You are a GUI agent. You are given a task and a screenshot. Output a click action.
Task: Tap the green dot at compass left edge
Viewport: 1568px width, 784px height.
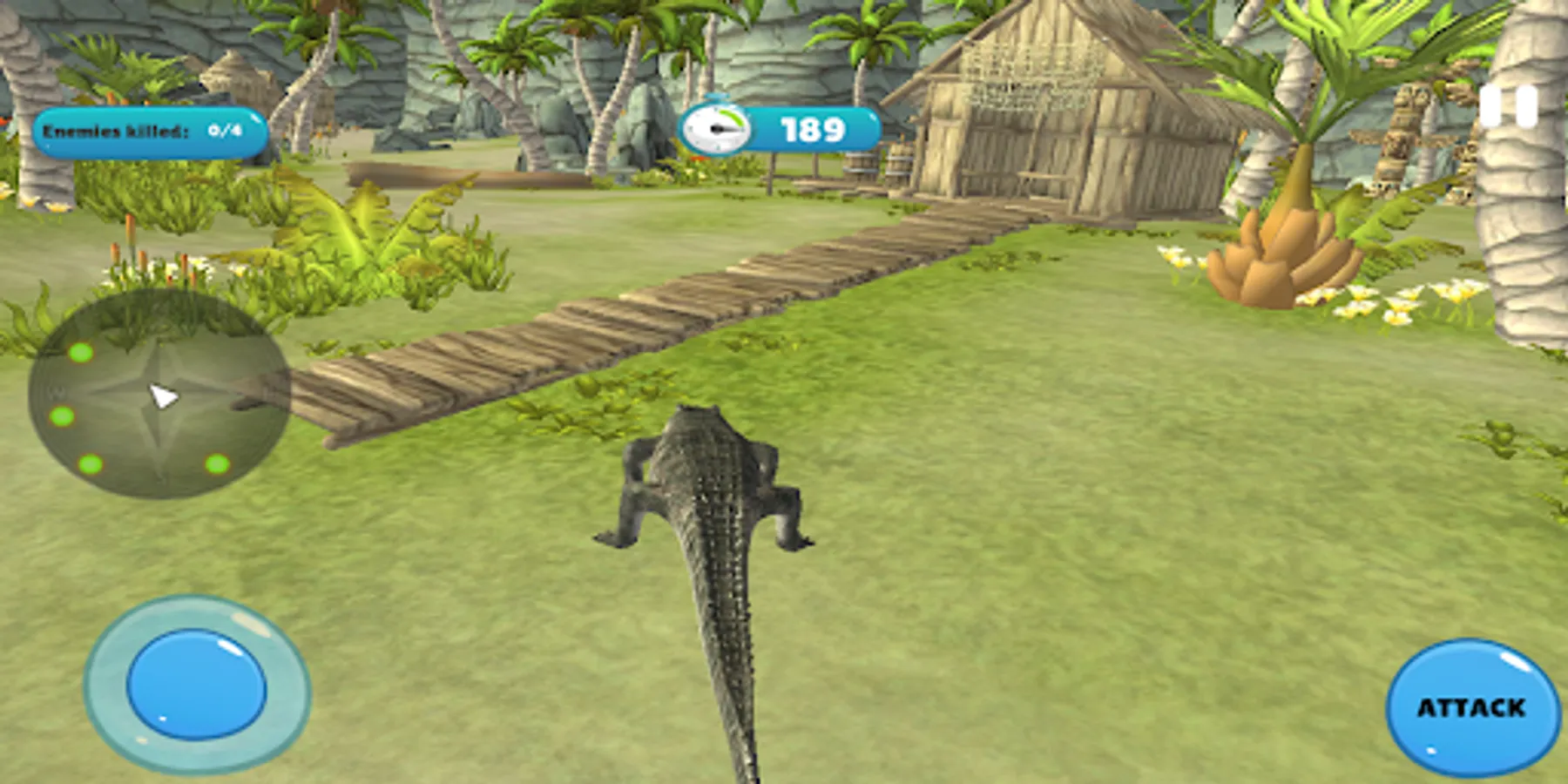60,416
